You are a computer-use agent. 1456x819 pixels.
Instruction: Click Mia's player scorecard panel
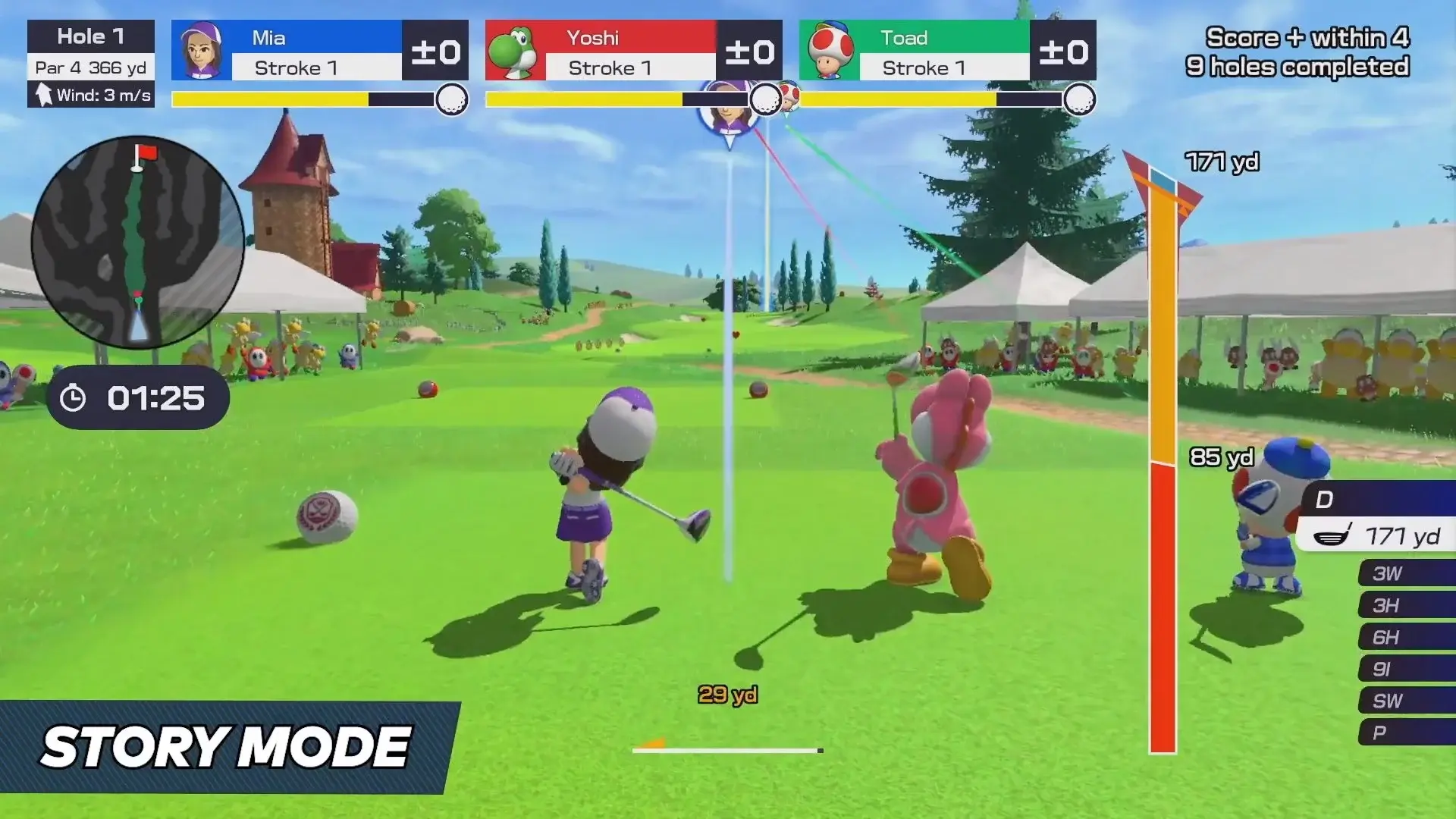click(x=319, y=51)
